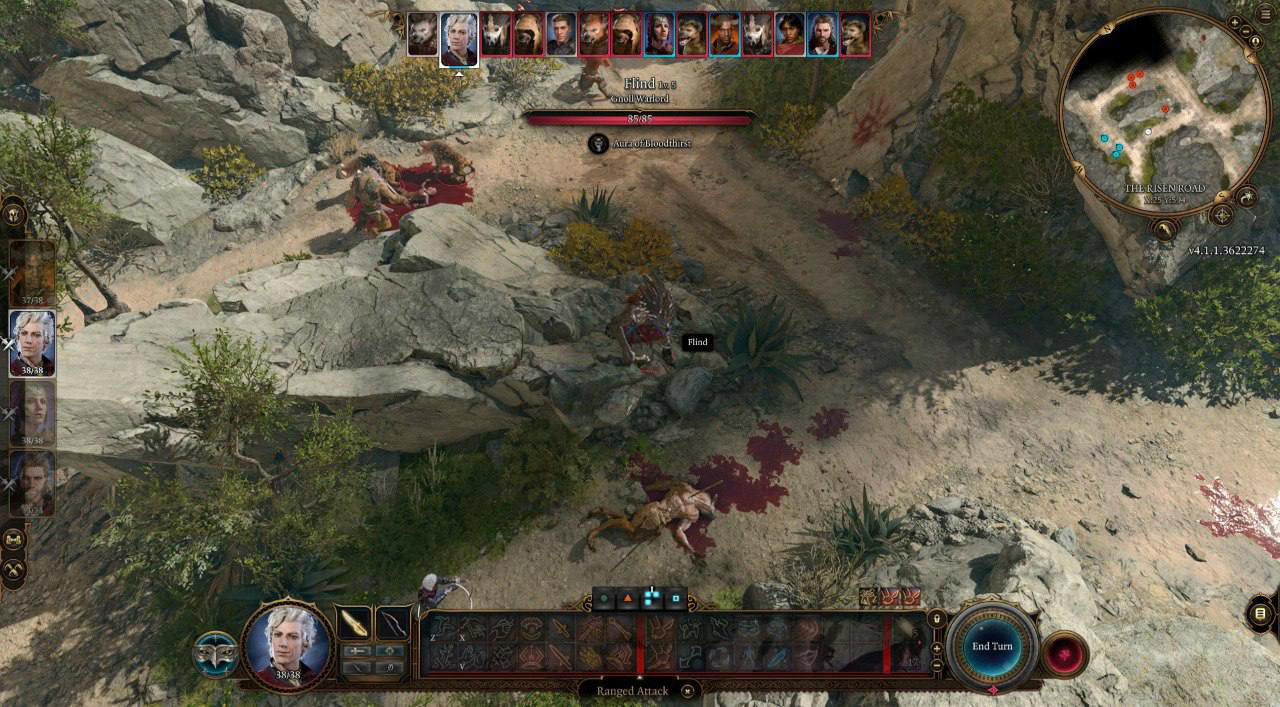Select the bearded companion at the party list bottom
Screen dimensions: 1280x707
32,483
